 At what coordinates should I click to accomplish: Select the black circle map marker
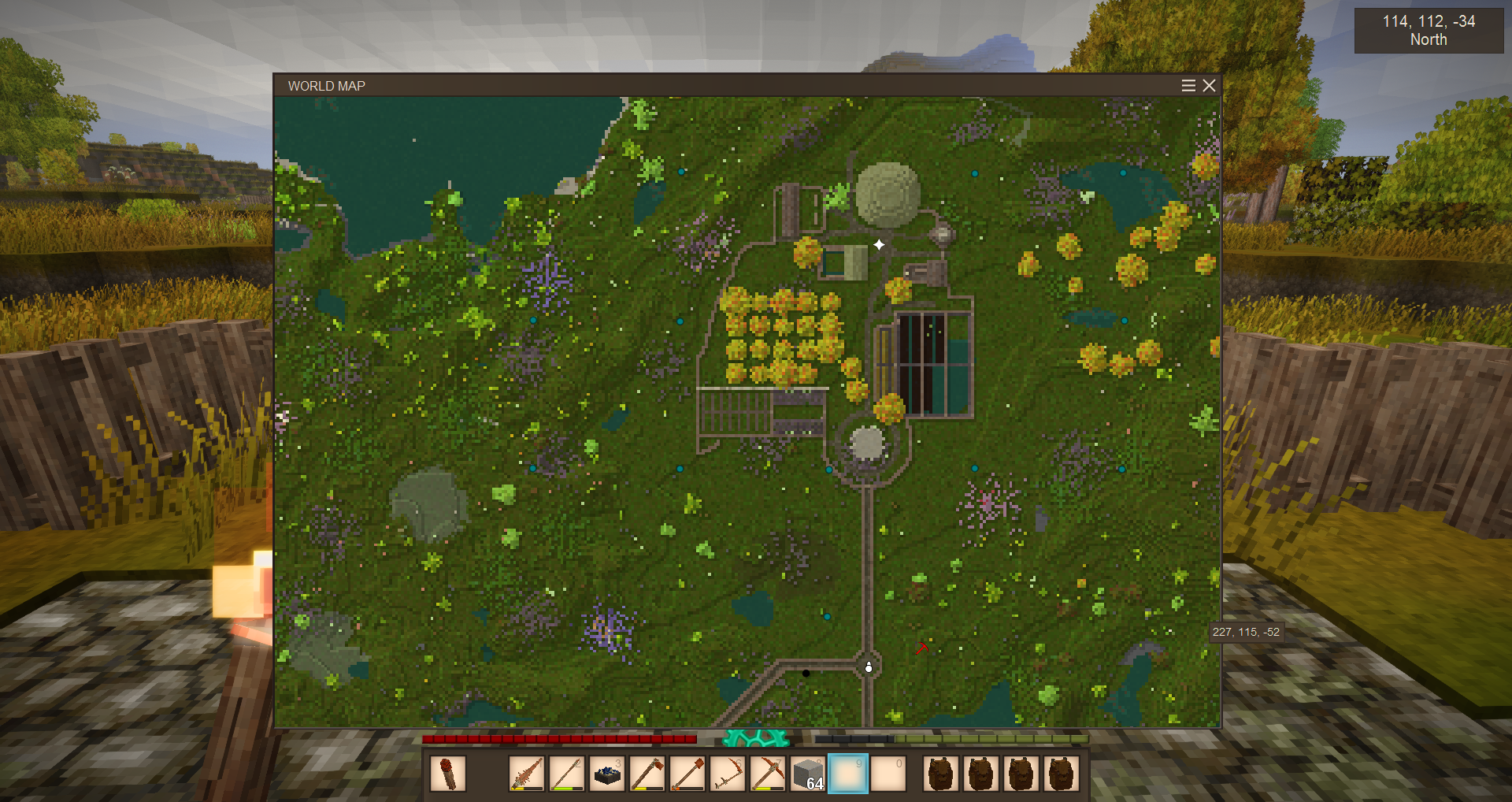pos(806,674)
